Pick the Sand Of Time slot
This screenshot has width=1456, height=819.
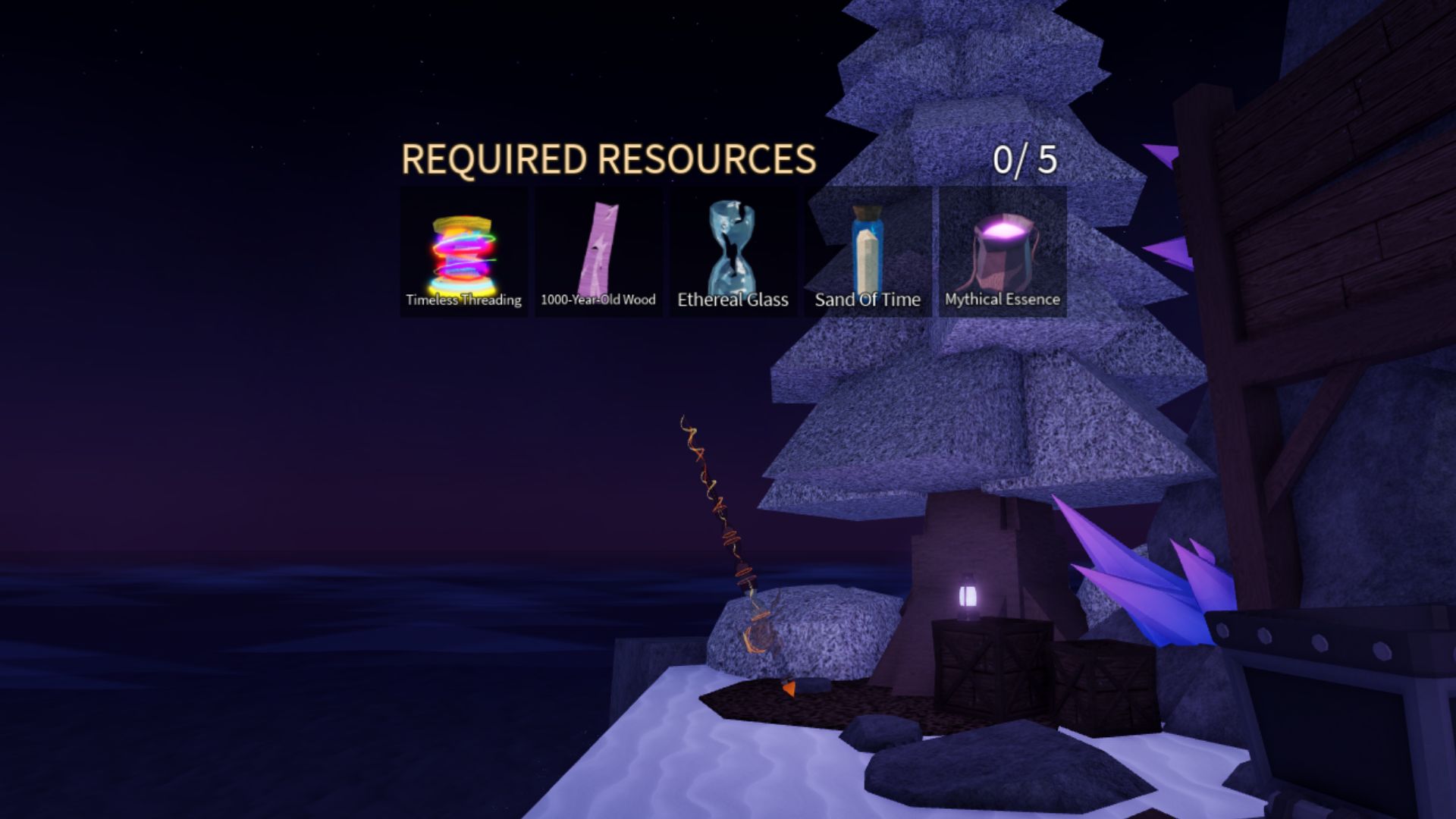tap(868, 252)
